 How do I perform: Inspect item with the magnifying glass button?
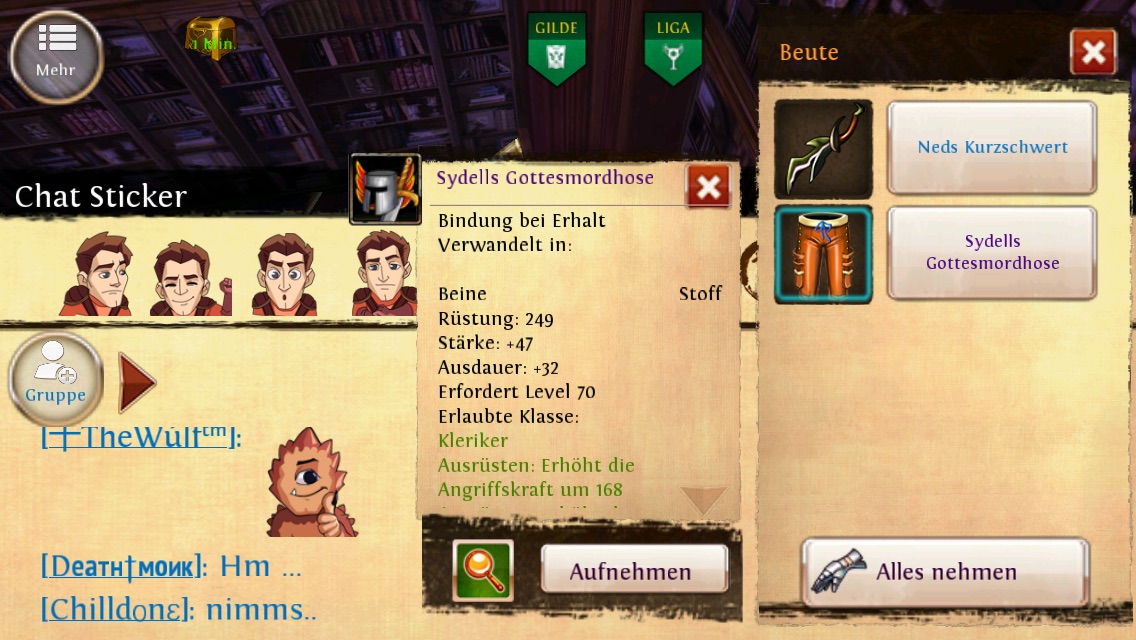(x=482, y=571)
